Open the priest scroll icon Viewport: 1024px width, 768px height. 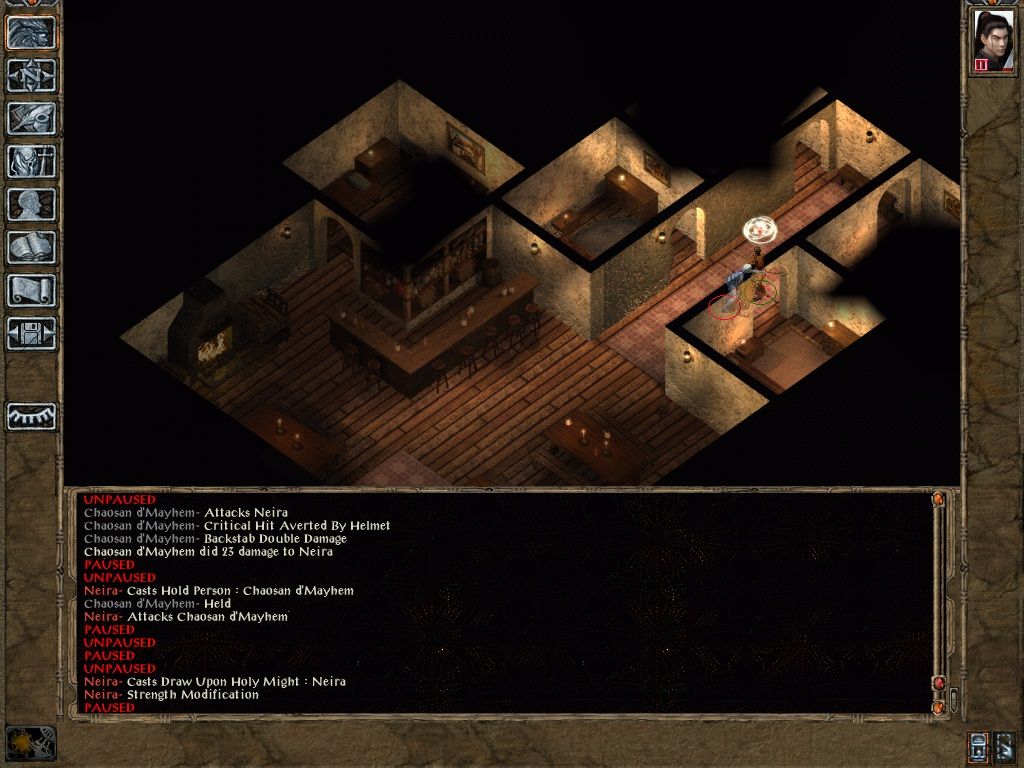pos(32,290)
